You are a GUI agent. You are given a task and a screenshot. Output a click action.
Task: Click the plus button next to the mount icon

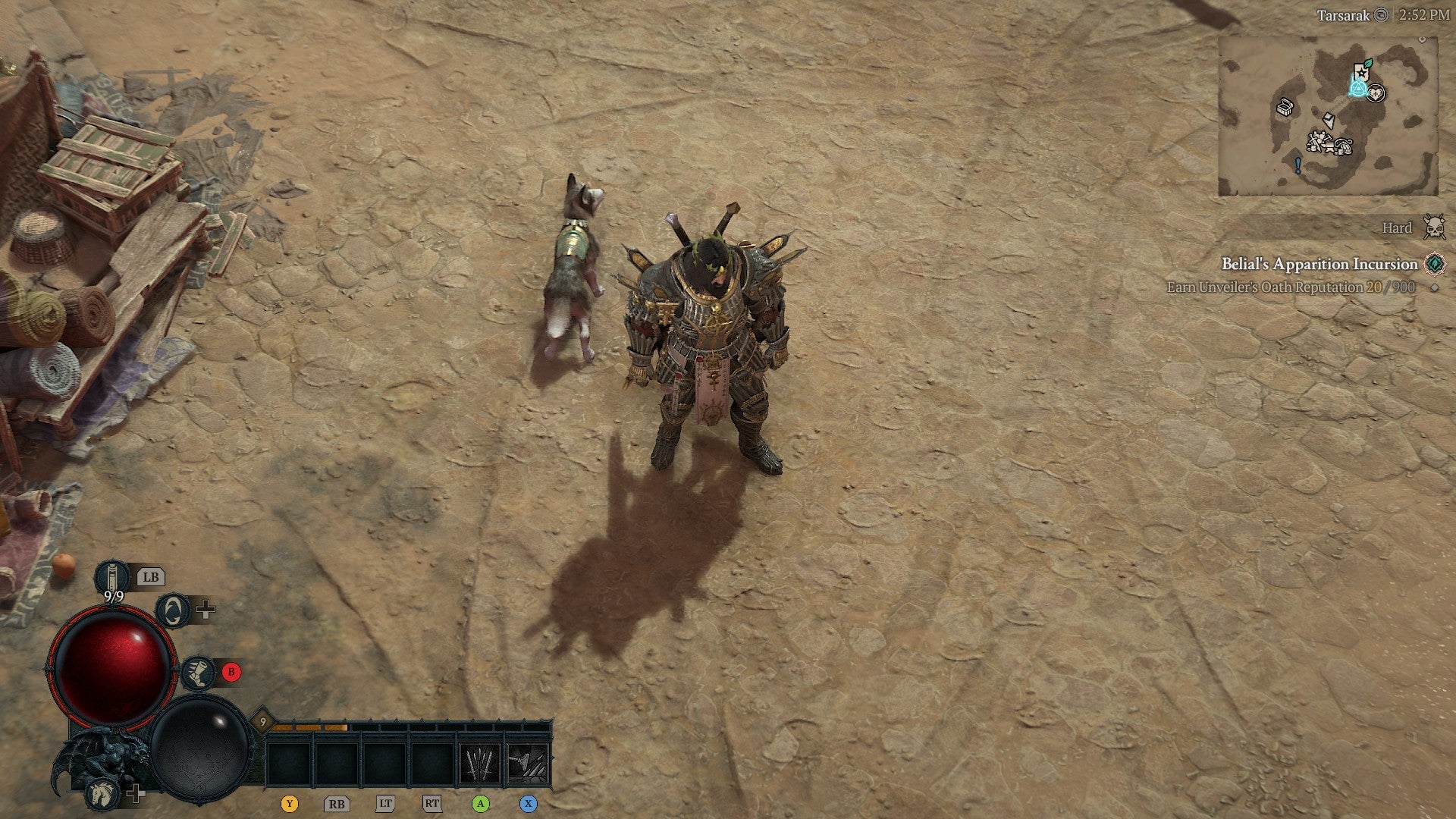[x=136, y=794]
